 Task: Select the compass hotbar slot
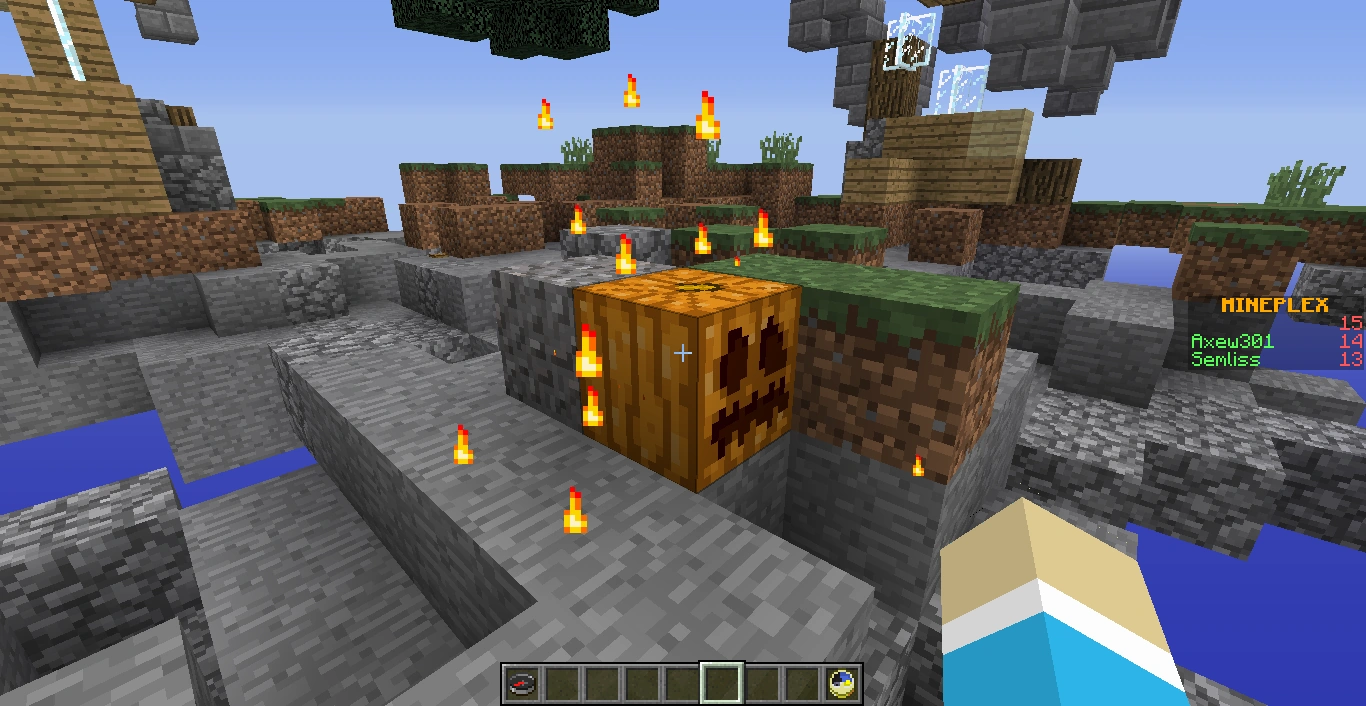(521, 685)
